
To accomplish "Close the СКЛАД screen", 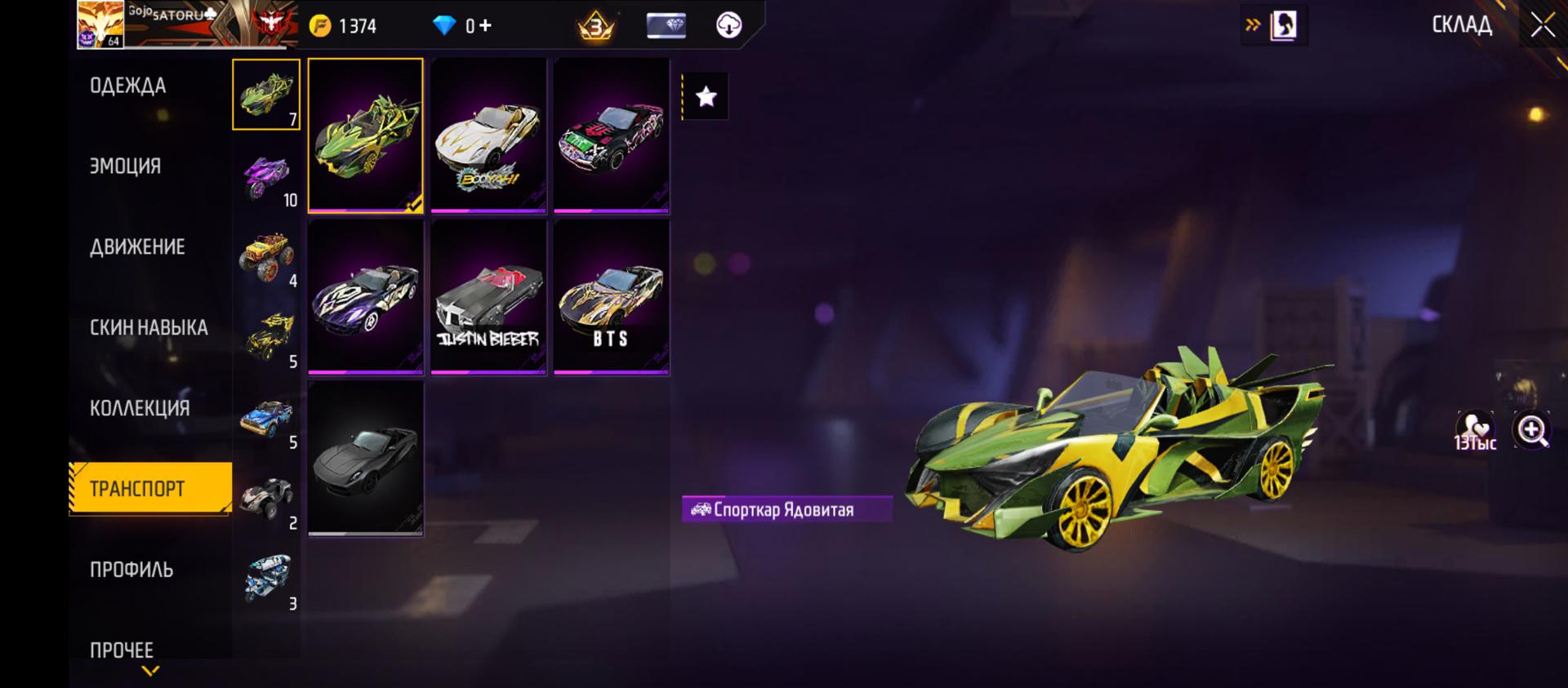I will click(1542, 25).
